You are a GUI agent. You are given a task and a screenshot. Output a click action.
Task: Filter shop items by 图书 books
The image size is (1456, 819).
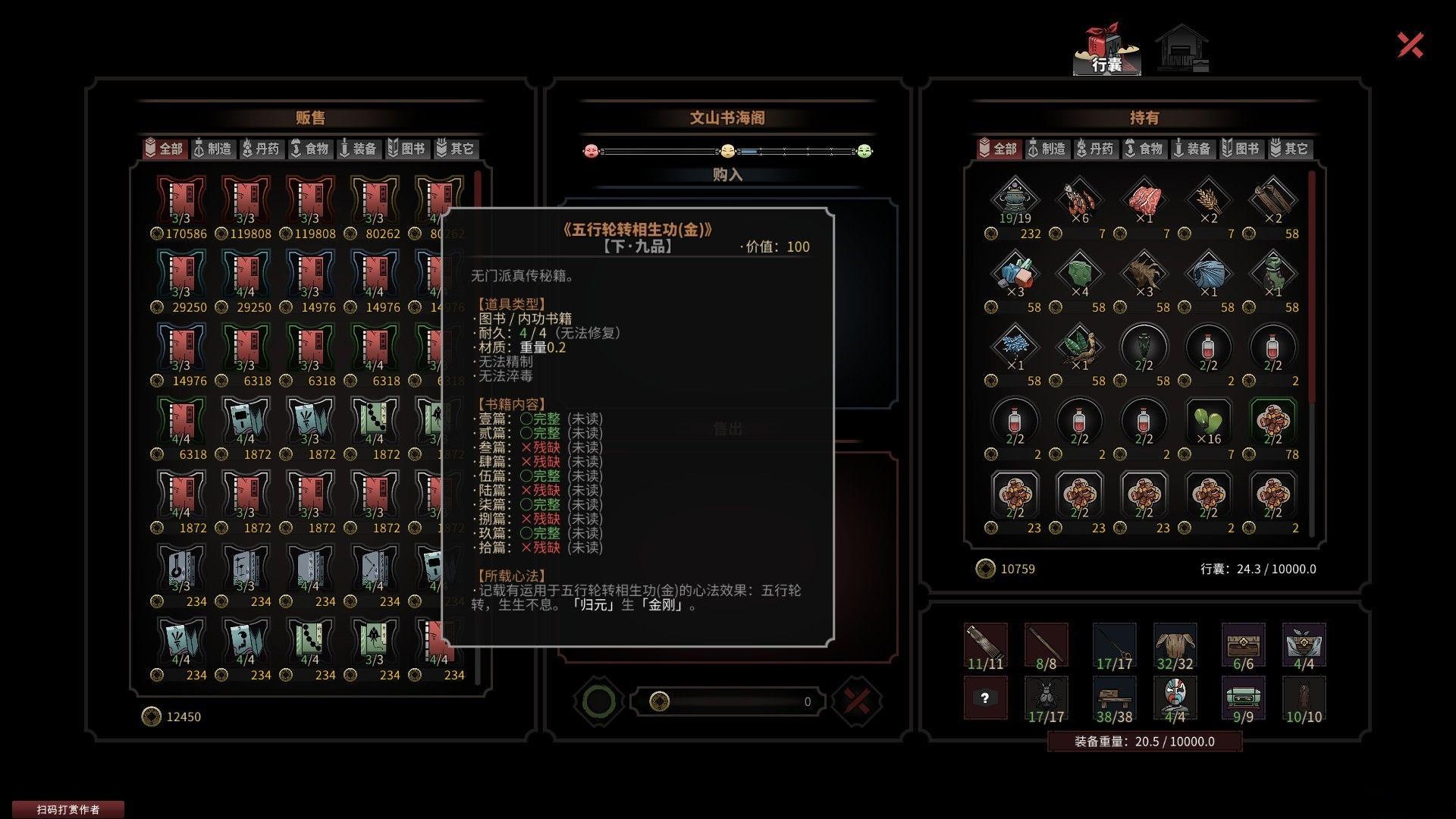[x=406, y=149]
